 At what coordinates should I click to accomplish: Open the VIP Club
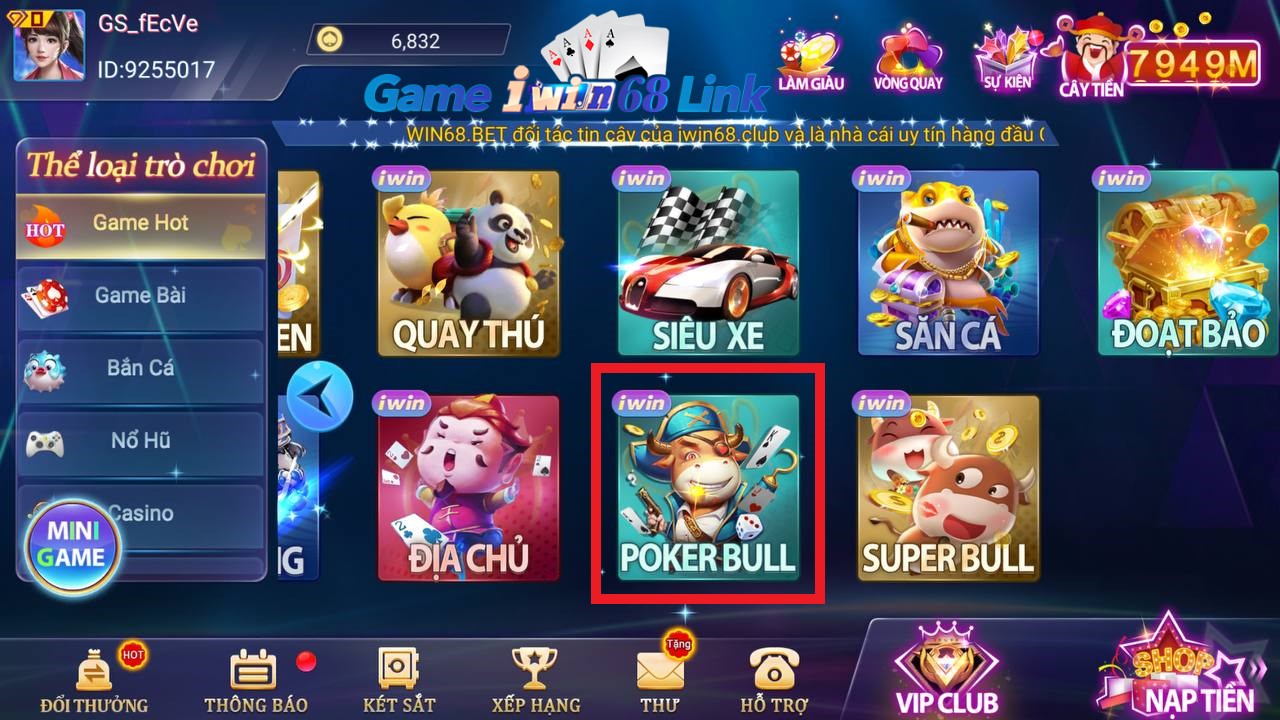coord(946,670)
